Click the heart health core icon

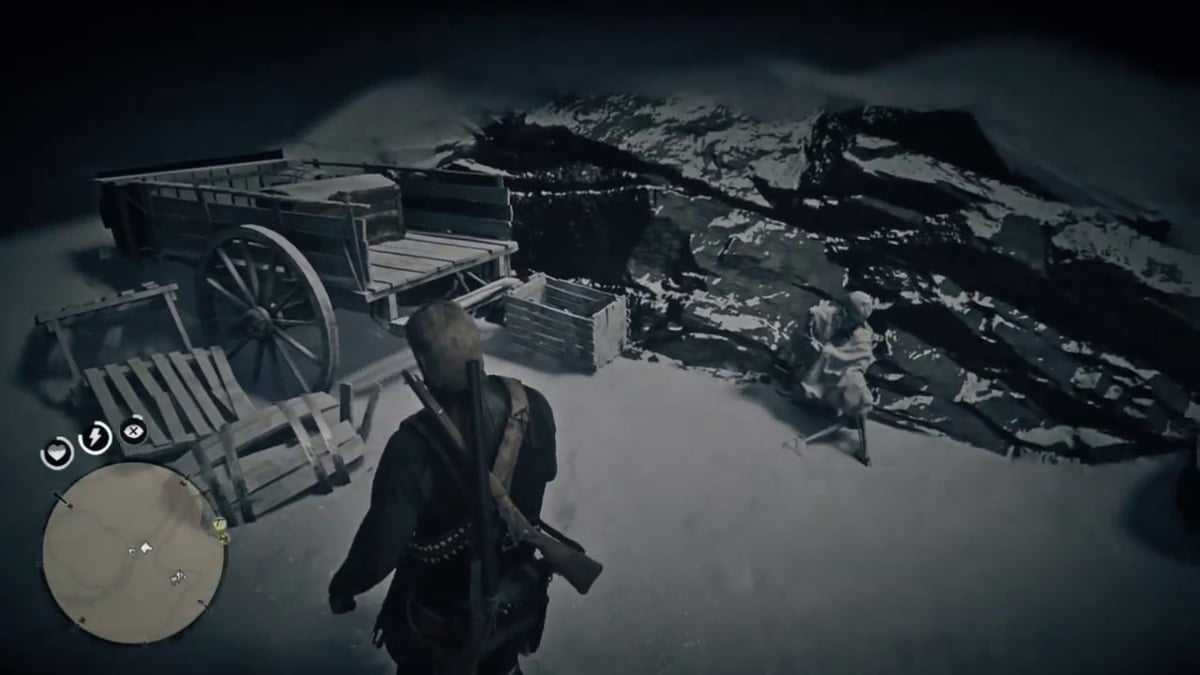57,453
